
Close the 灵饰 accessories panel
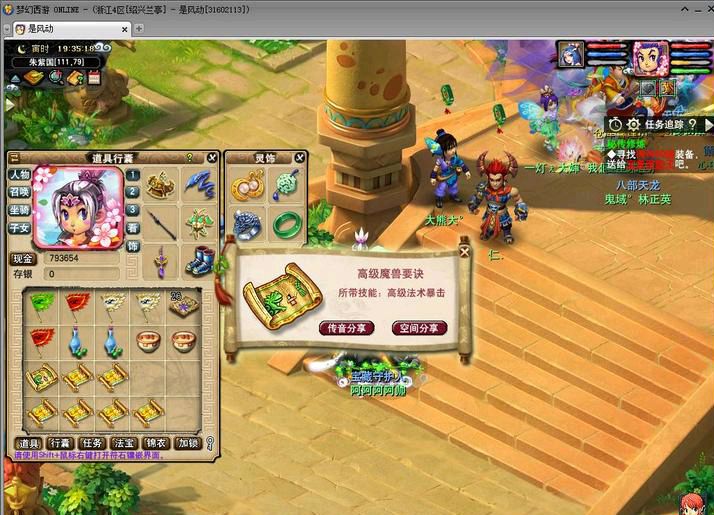tap(299, 158)
